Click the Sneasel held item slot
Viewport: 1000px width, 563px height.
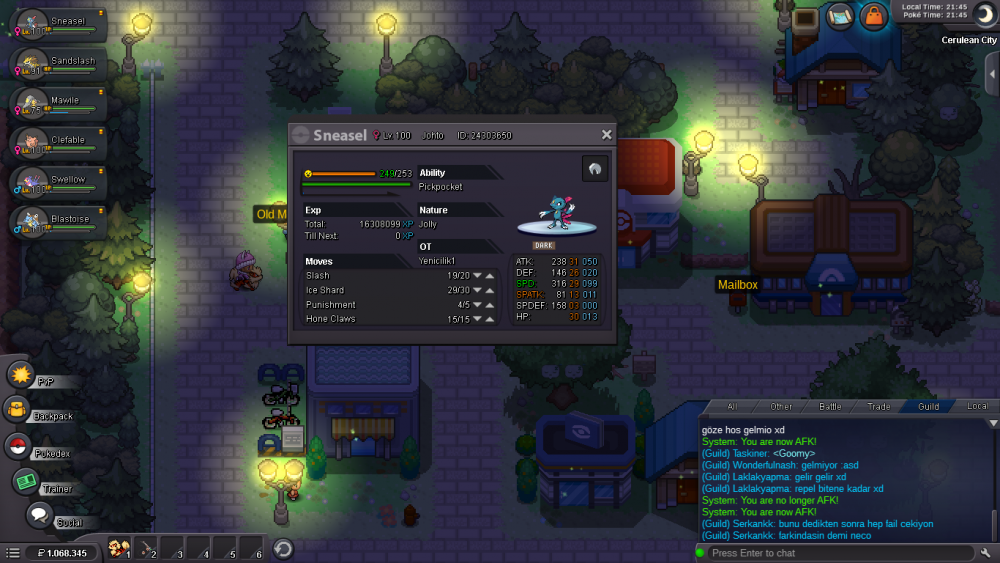595,169
